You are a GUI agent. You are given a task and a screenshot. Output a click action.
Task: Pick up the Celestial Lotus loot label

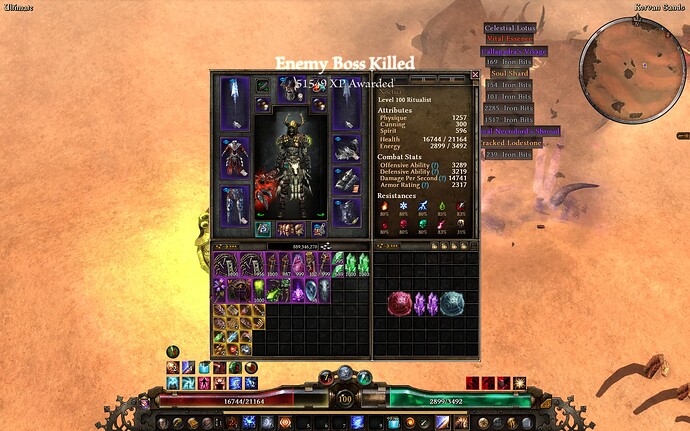point(510,28)
